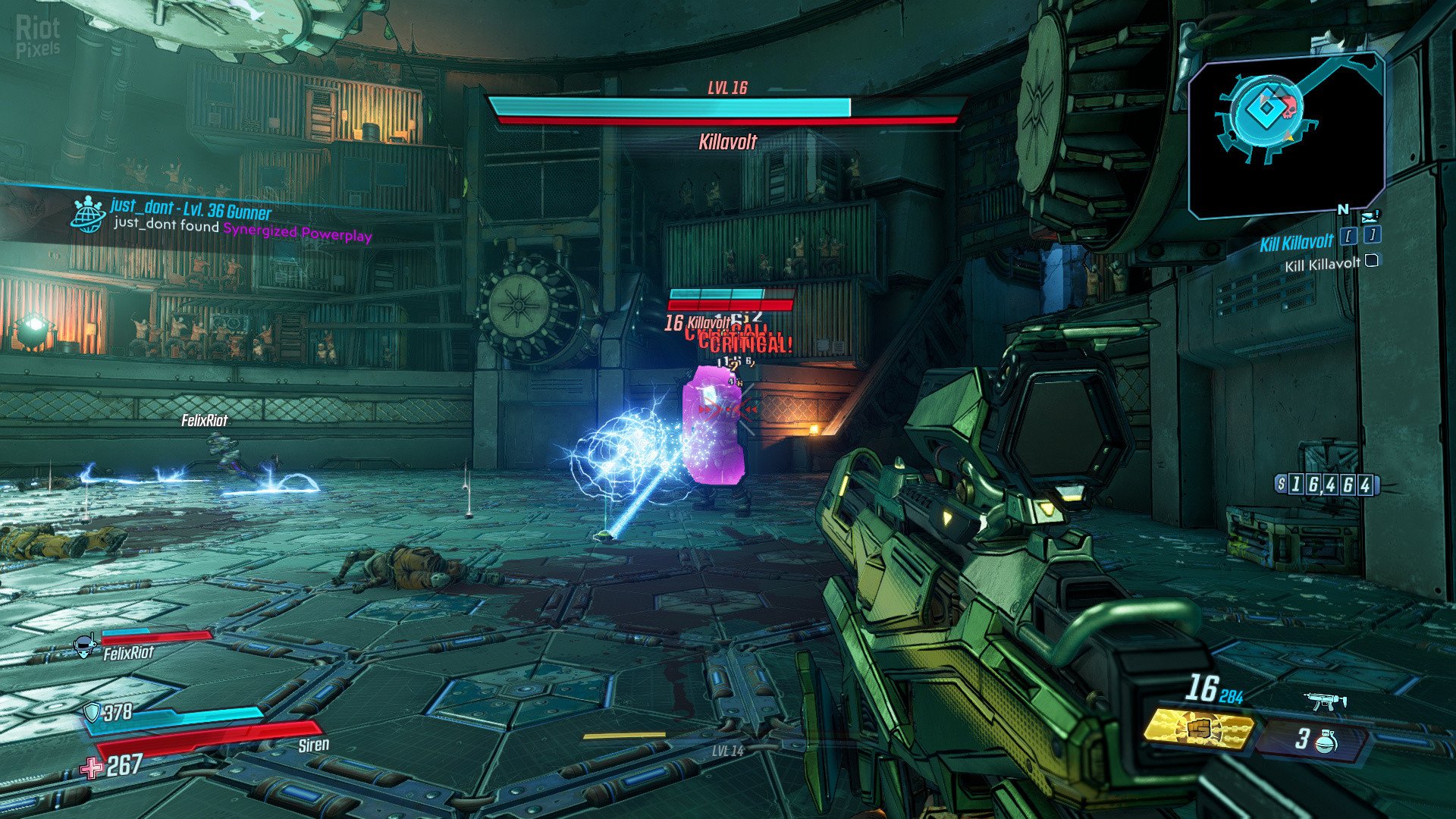Tick the Kill Killavolt objective checkbox
Image resolution: width=1456 pixels, height=819 pixels.
click(1371, 262)
